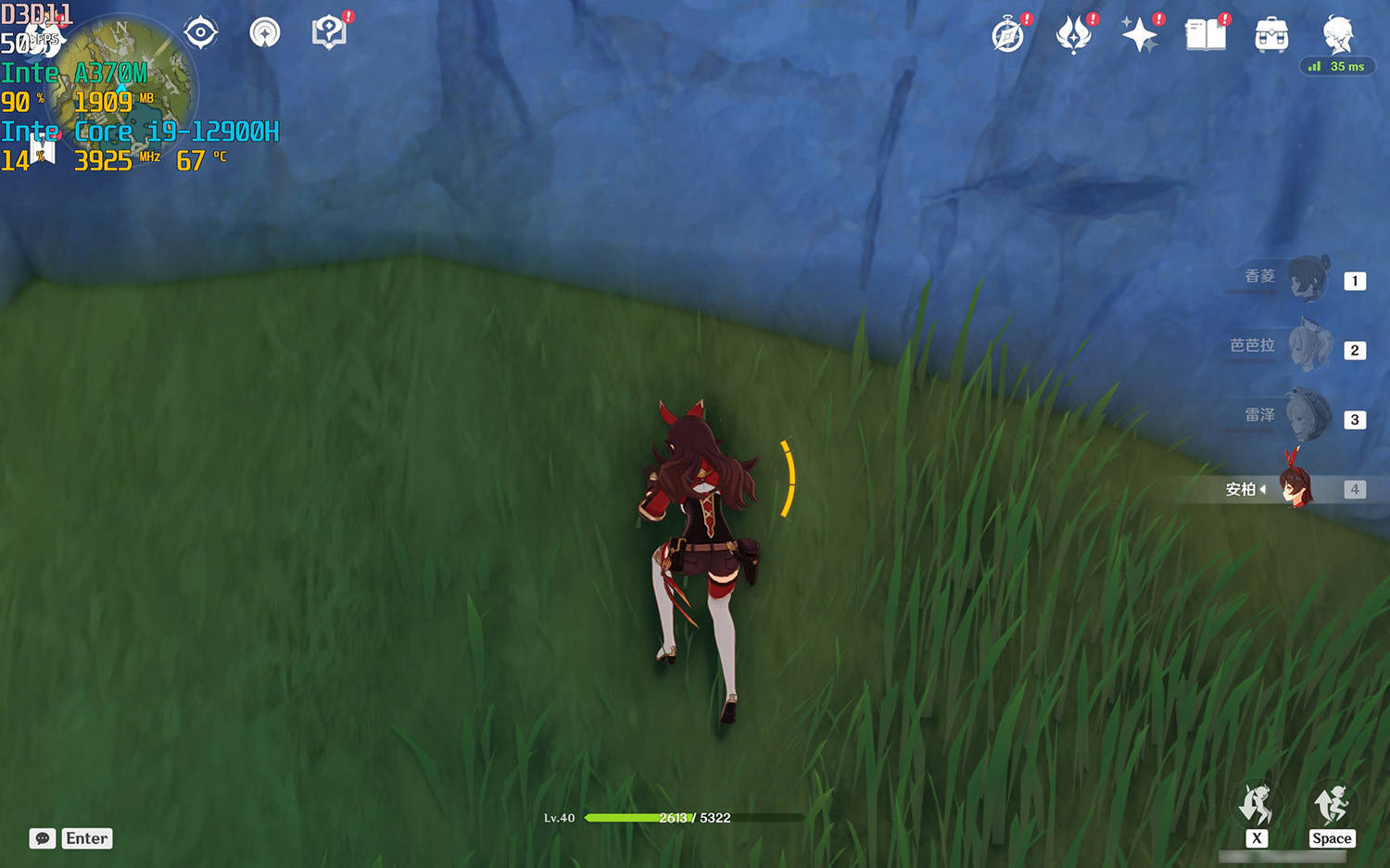
Task: Click the quest flag icon below the minimap
Action: tap(43, 150)
